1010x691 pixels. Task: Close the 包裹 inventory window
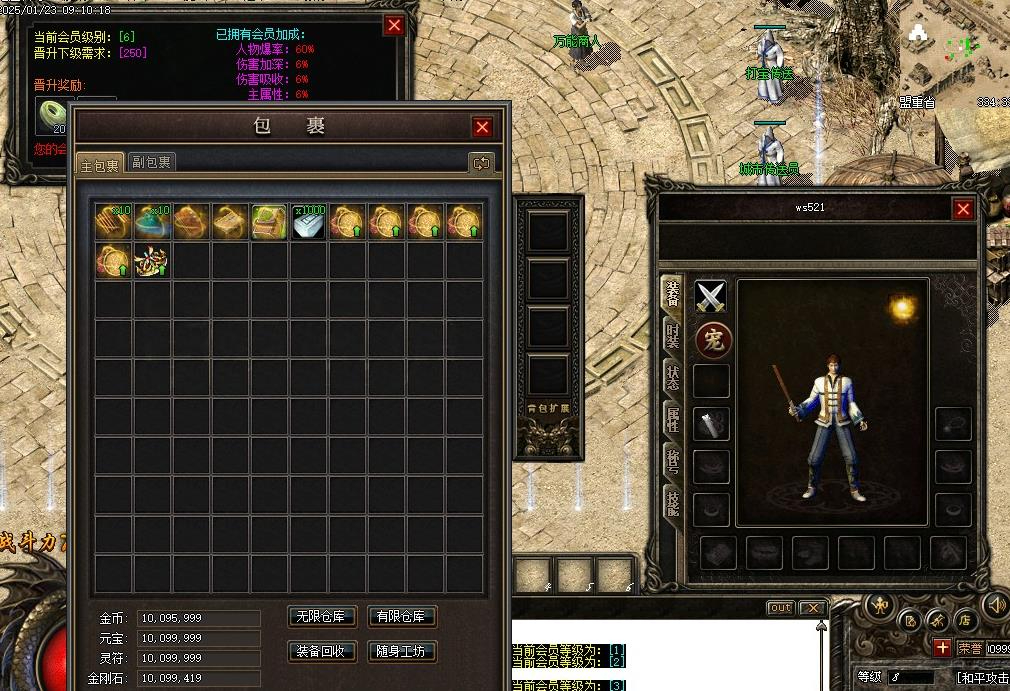coord(482,127)
